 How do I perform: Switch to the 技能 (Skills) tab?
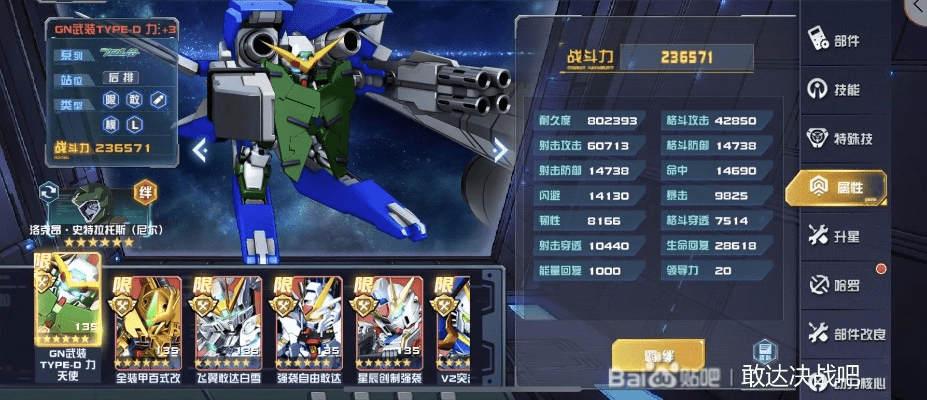pyautogui.click(x=835, y=90)
